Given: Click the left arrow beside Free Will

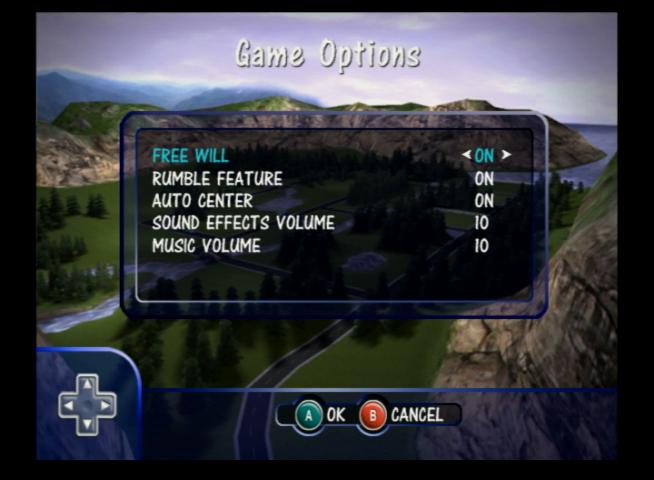Looking at the screenshot, I should click(x=466, y=156).
